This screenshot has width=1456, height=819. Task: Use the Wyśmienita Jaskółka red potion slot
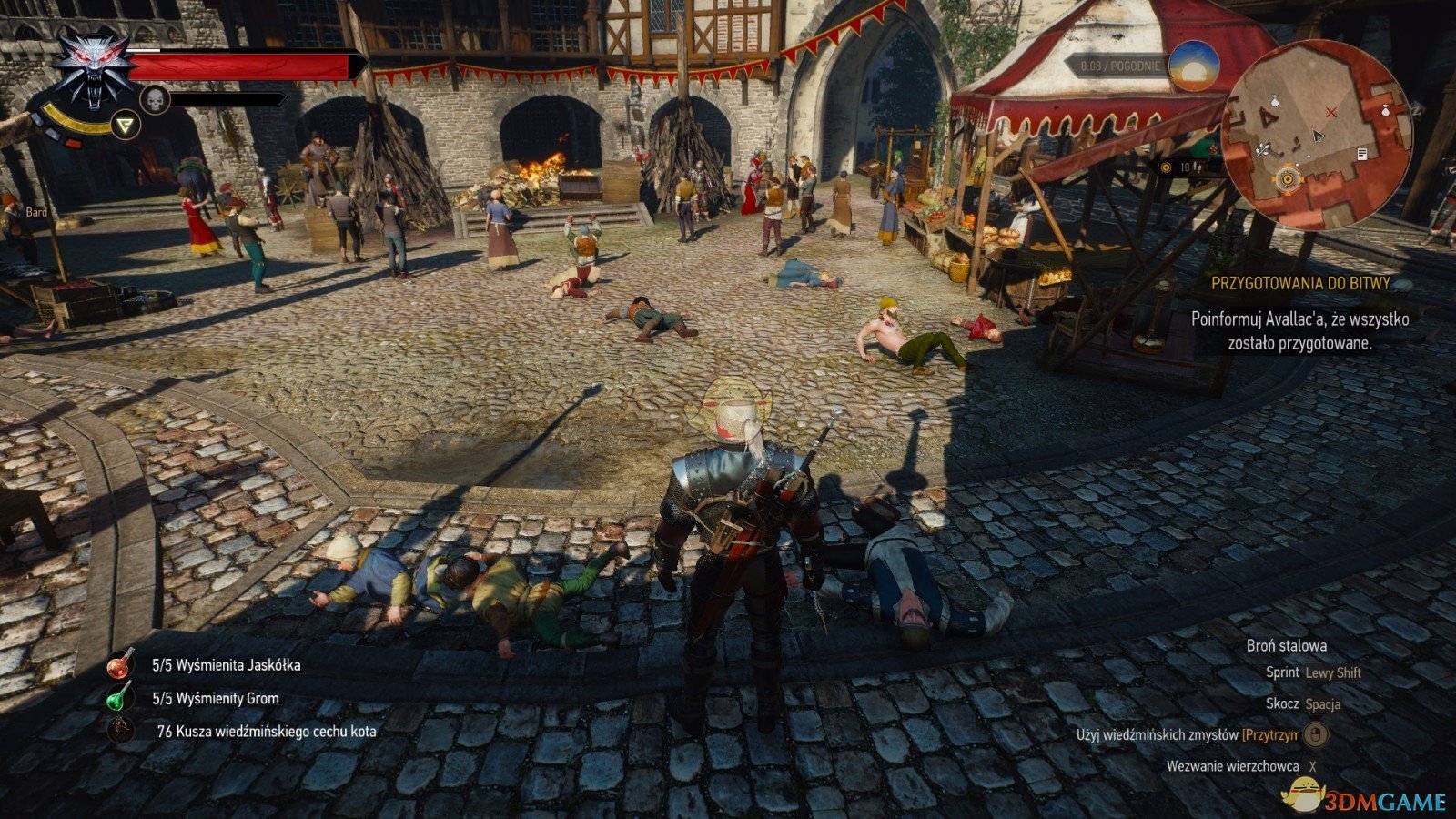point(120,665)
